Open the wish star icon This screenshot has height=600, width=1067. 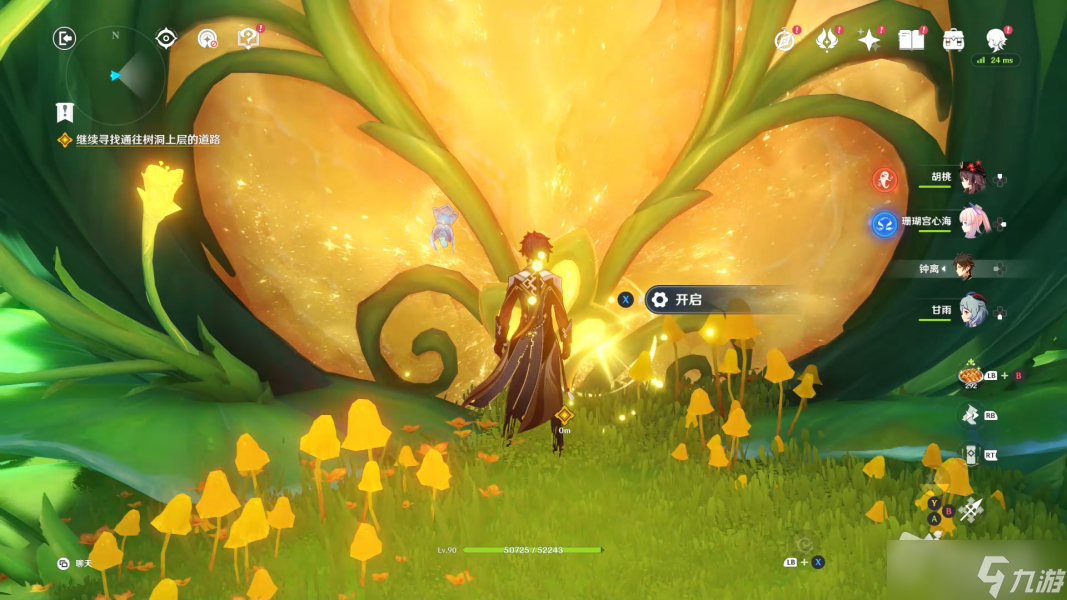[x=869, y=40]
